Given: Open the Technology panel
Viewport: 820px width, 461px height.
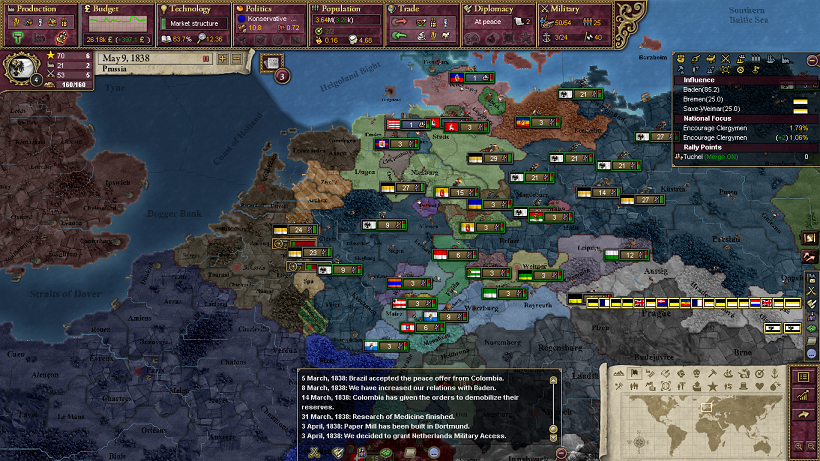Looking at the screenshot, I should tap(195, 9).
